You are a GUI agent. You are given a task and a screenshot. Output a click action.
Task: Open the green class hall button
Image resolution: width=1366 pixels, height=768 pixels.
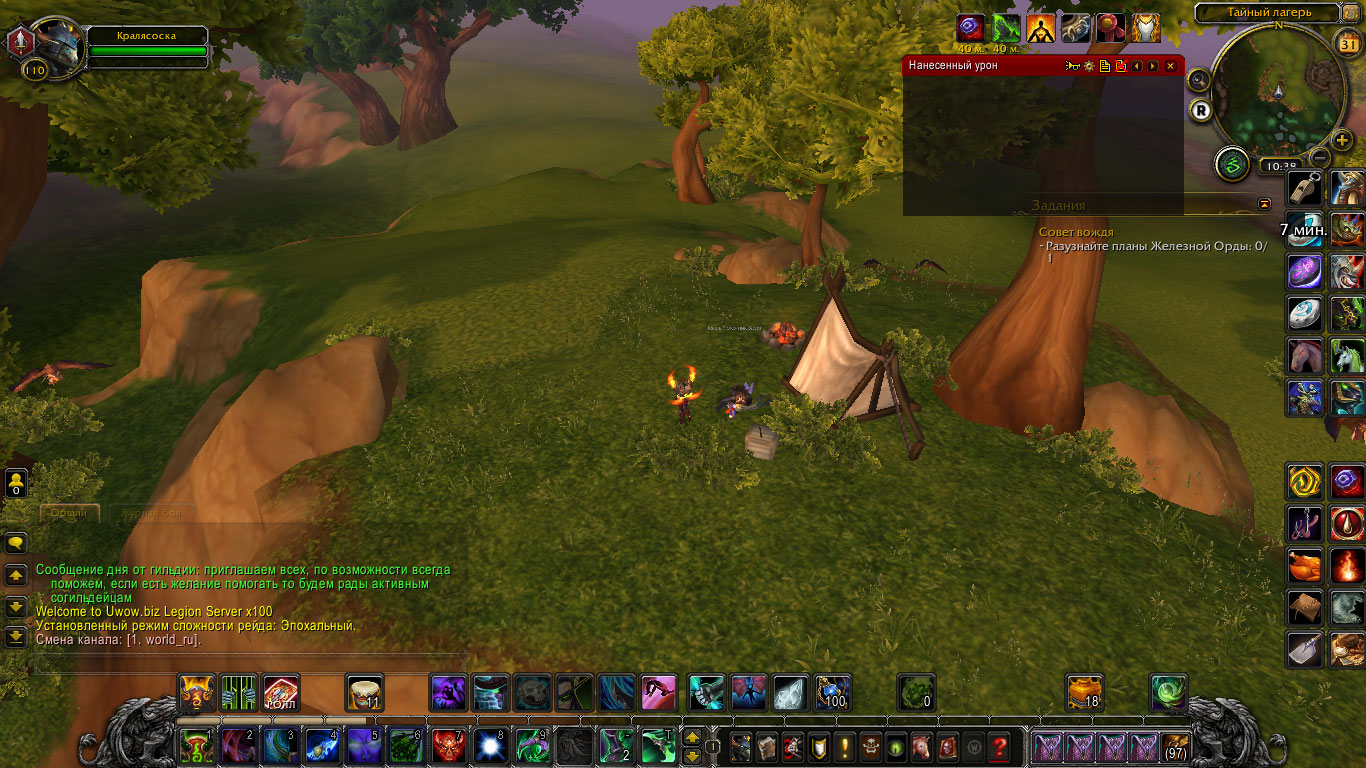(1232, 164)
